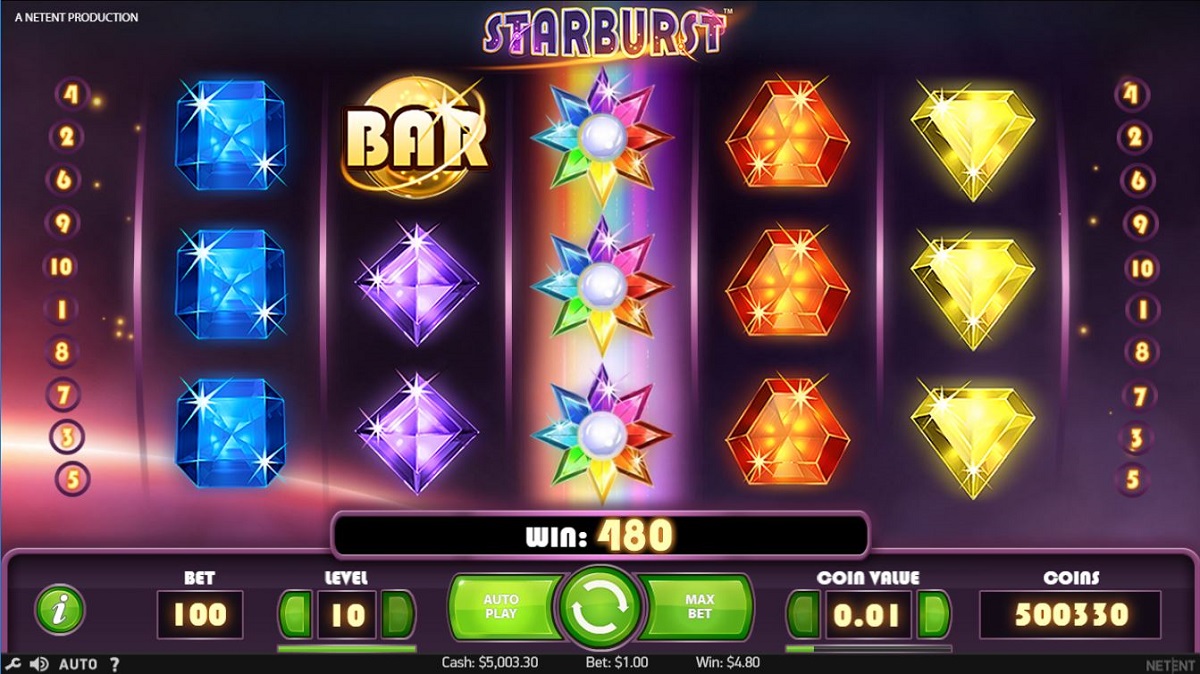
Task: Increase the bet level
Action: (399, 613)
